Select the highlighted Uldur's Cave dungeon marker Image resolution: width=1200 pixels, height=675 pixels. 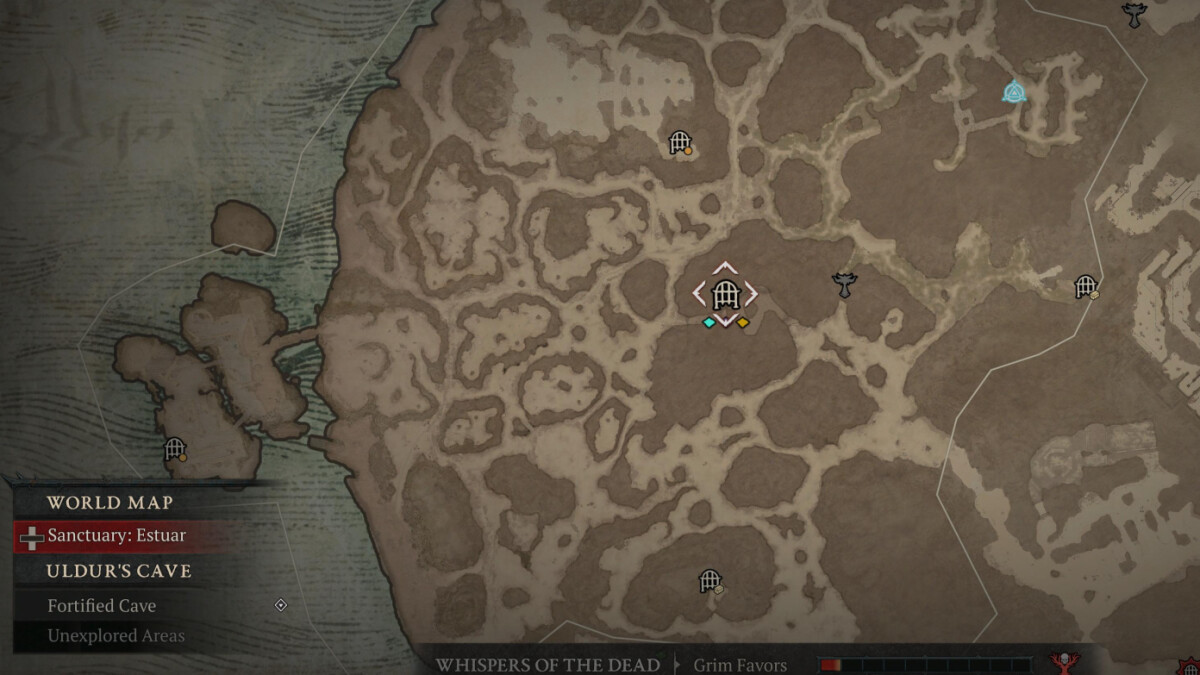coord(725,295)
